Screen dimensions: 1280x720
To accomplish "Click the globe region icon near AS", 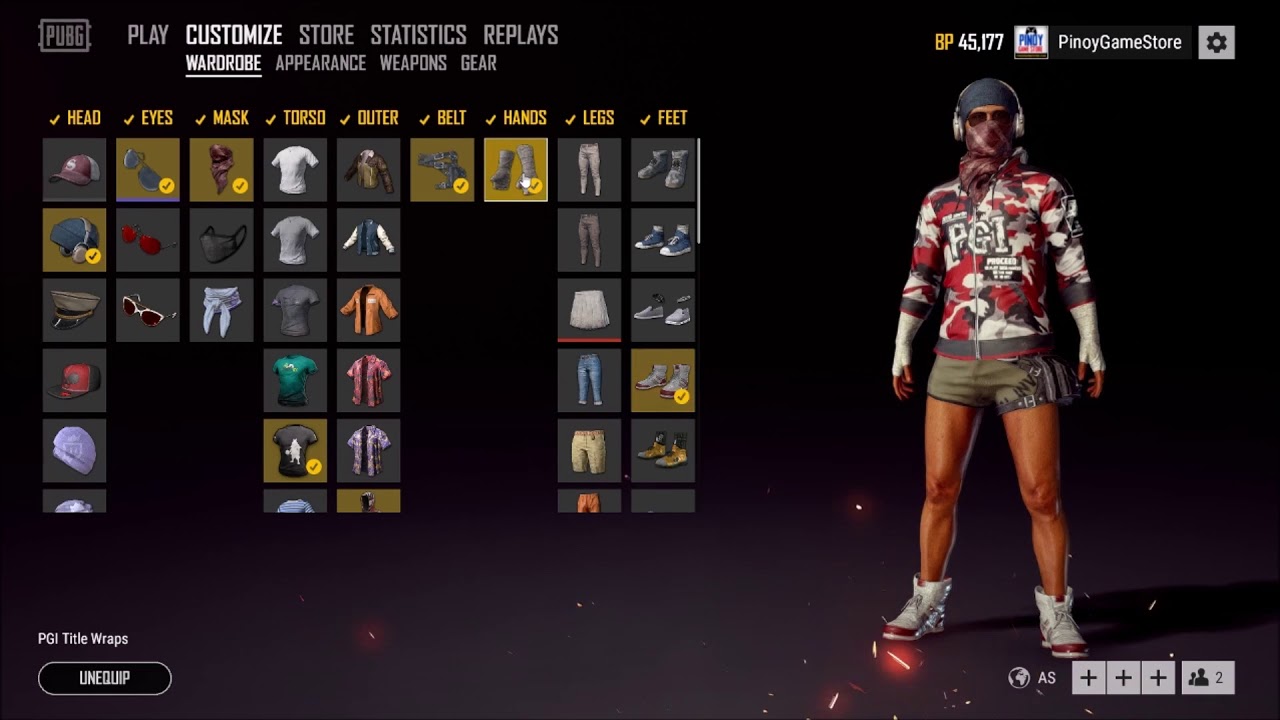I will point(1019,677).
